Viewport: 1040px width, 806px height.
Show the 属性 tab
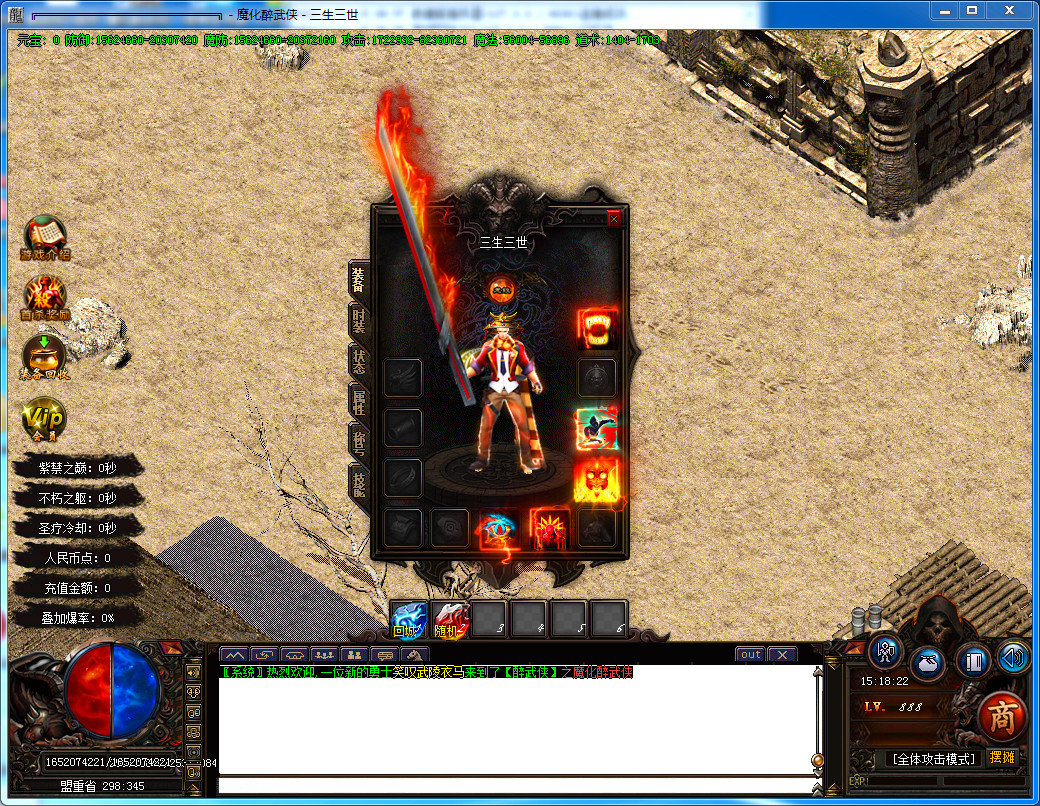click(359, 402)
